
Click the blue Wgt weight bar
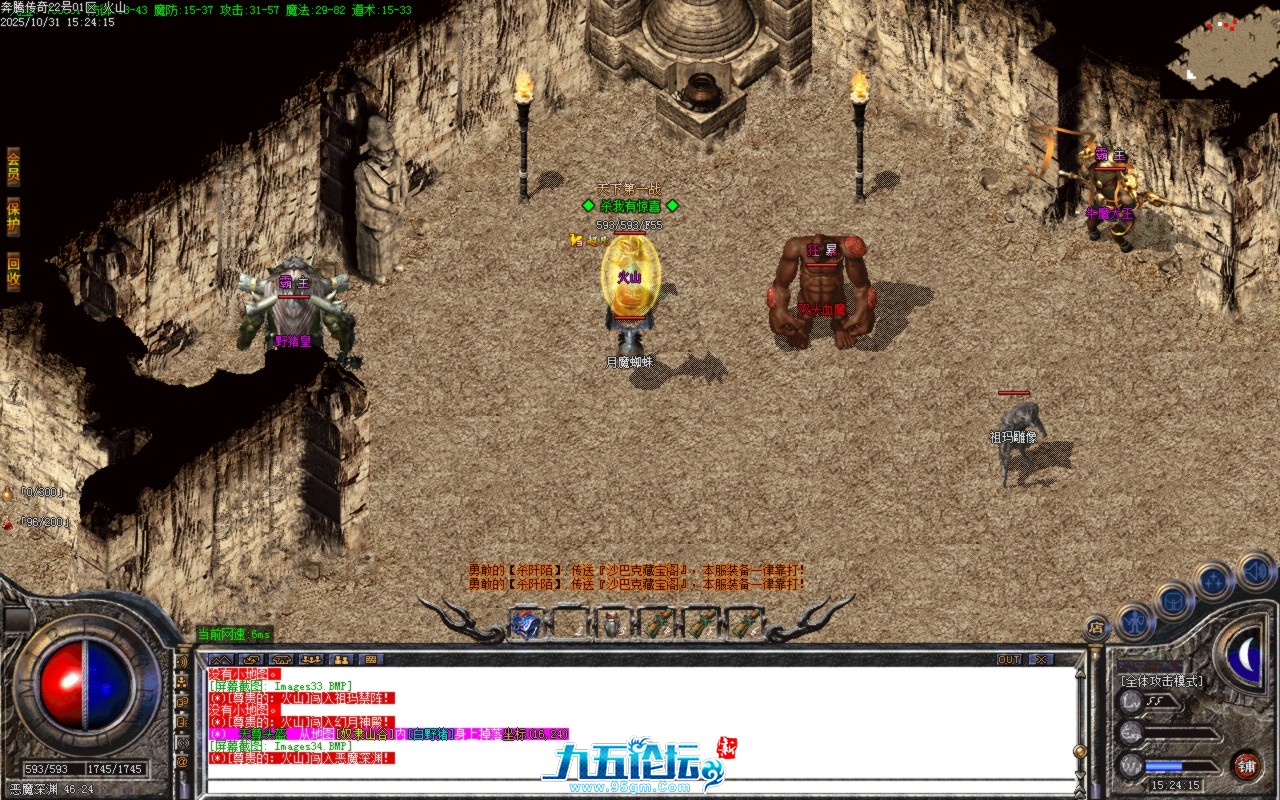(x=1163, y=765)
